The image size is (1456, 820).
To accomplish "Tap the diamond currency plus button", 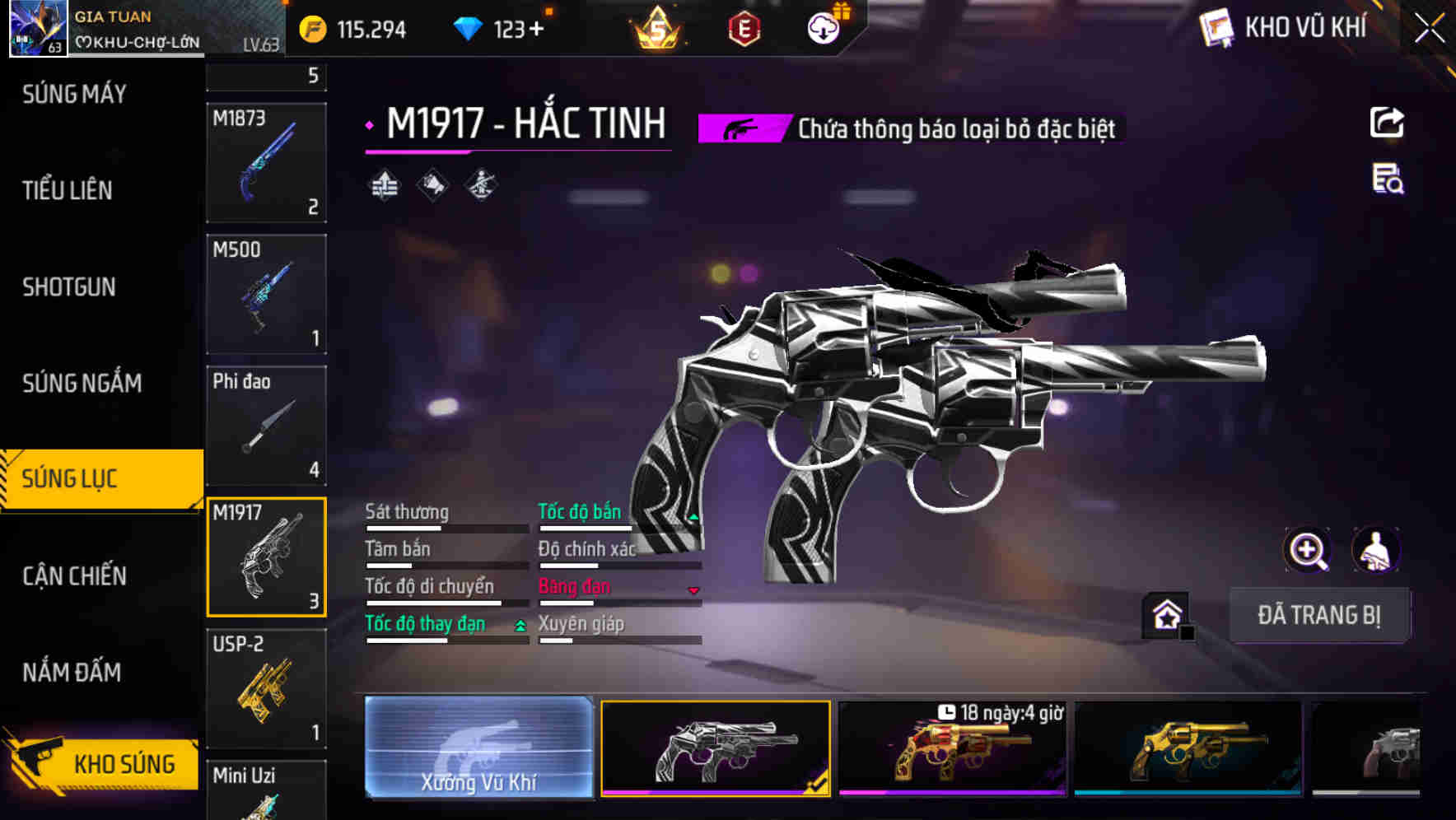I will click(537, 30).
